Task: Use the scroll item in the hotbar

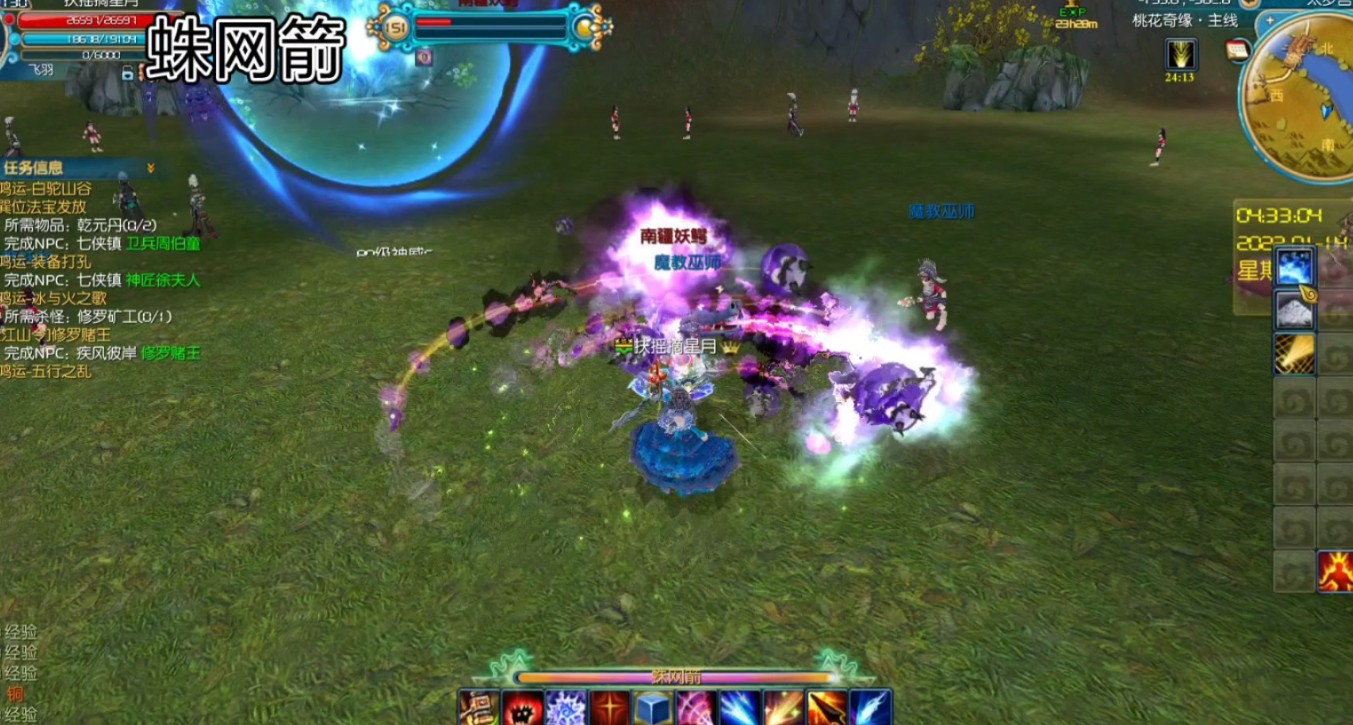Action: point(479,708)
